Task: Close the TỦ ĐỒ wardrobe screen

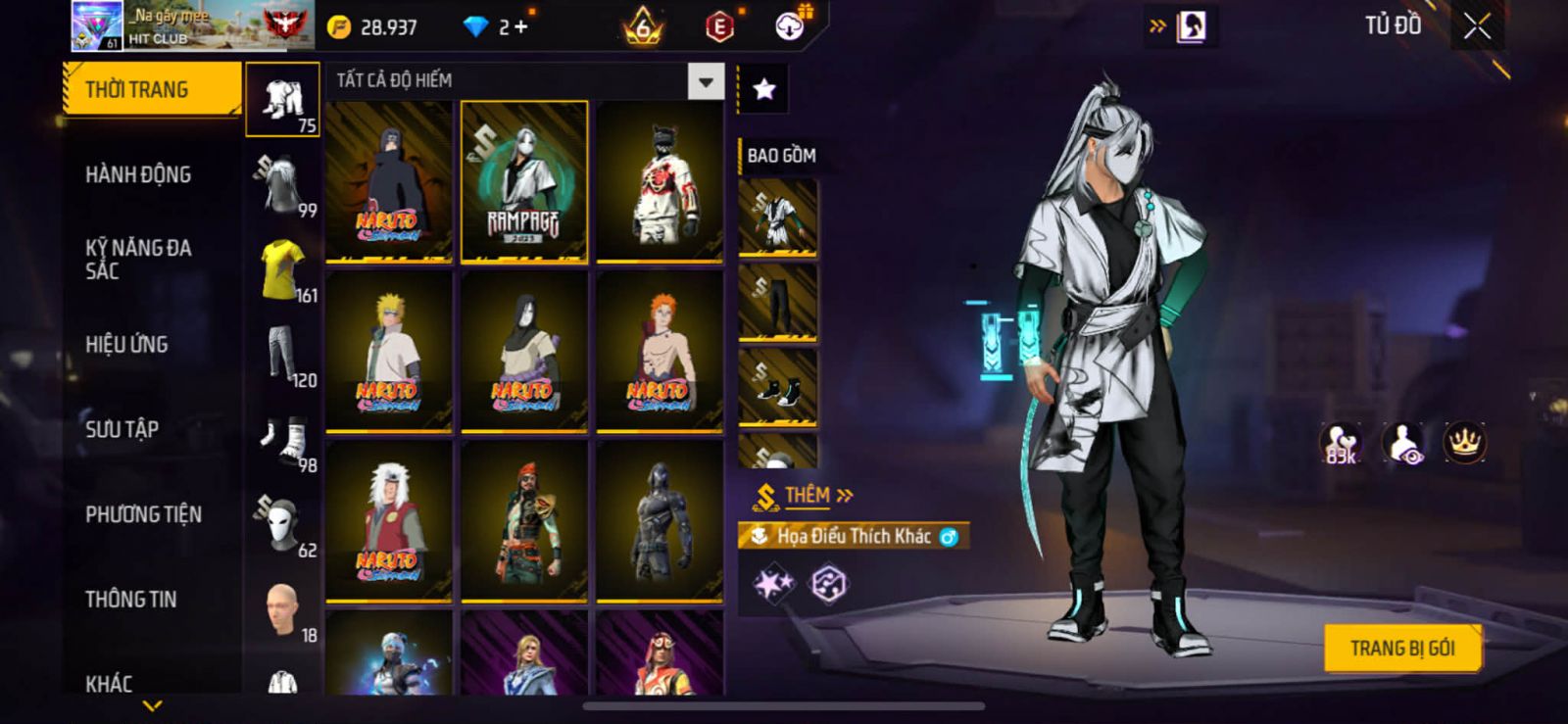Action: click(1477, 26)
